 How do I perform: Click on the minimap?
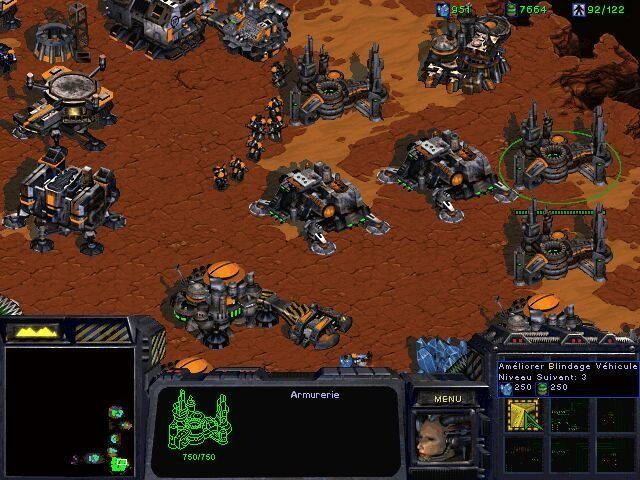pos(70,407)
